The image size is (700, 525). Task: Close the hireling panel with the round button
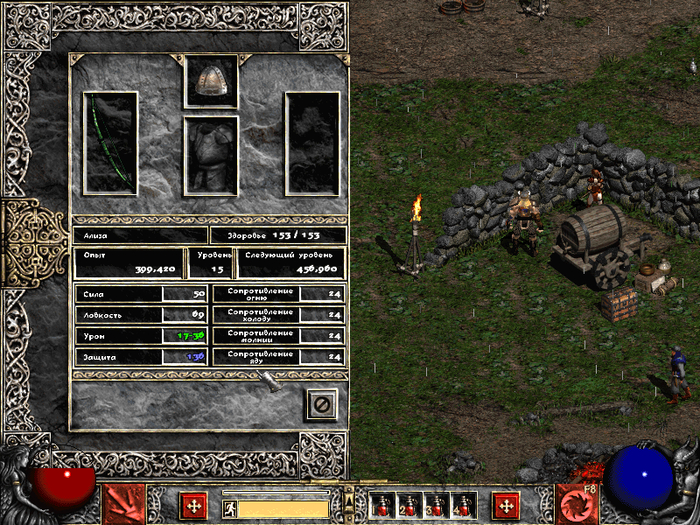click(321, 403)
